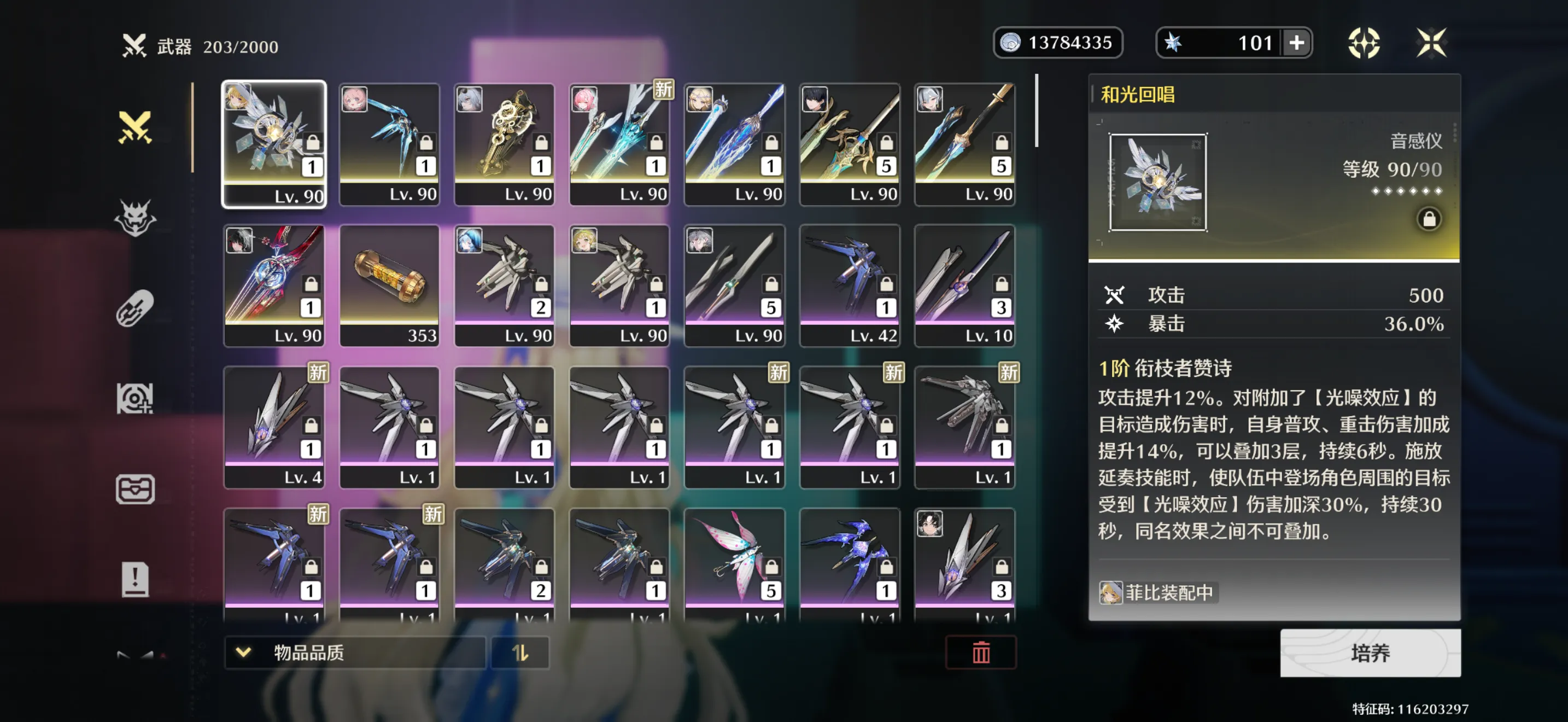
Task: Click the red trash can button
Action: coord(981,653)
